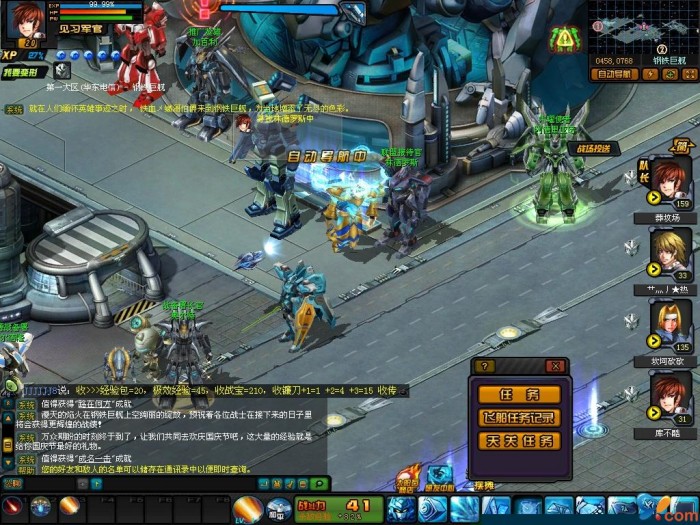Click the yellow warning triangle icon
The width and height of the screenshot is (700, 525).
click(x=566, y=41)
